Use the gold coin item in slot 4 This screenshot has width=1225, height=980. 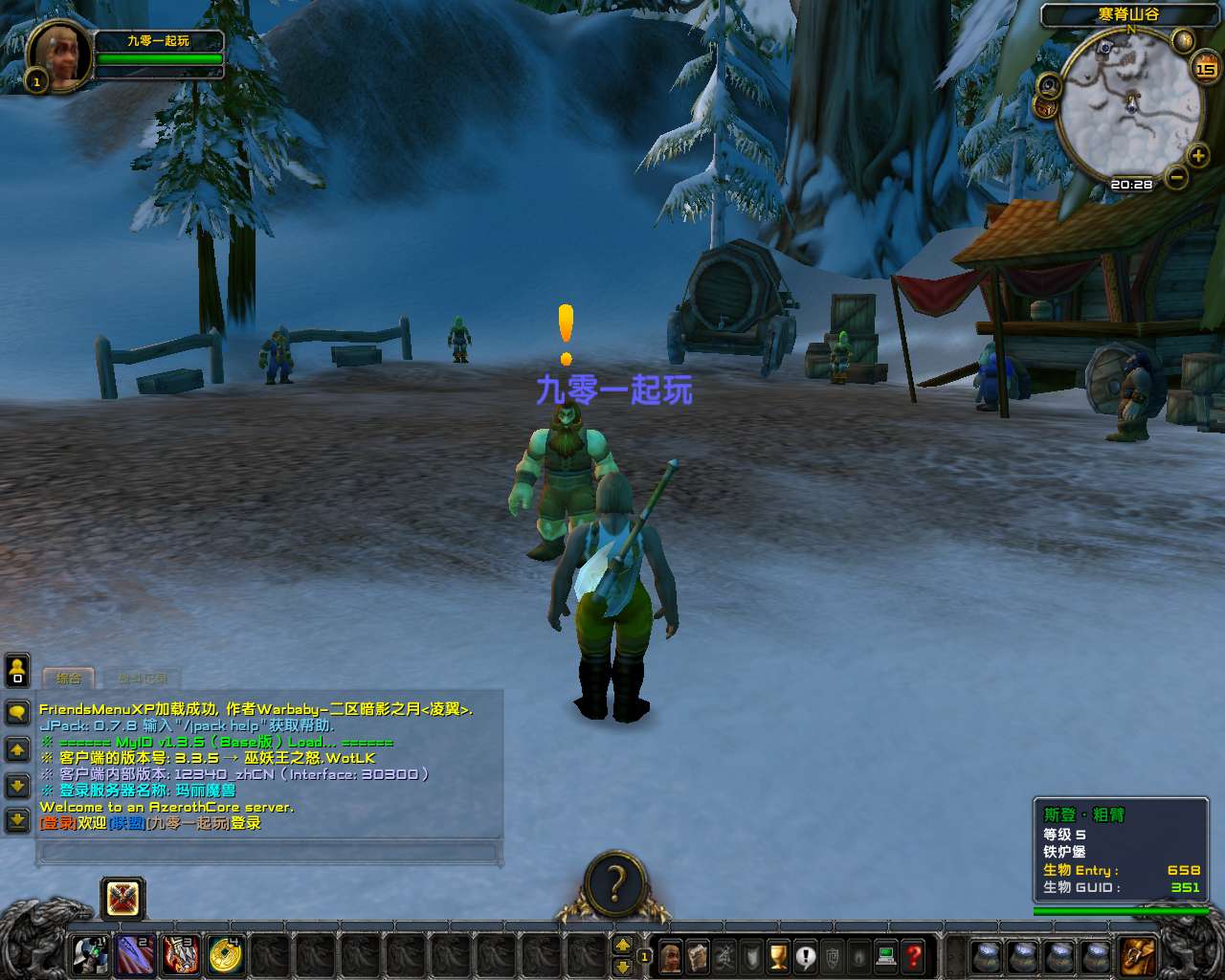226,954
